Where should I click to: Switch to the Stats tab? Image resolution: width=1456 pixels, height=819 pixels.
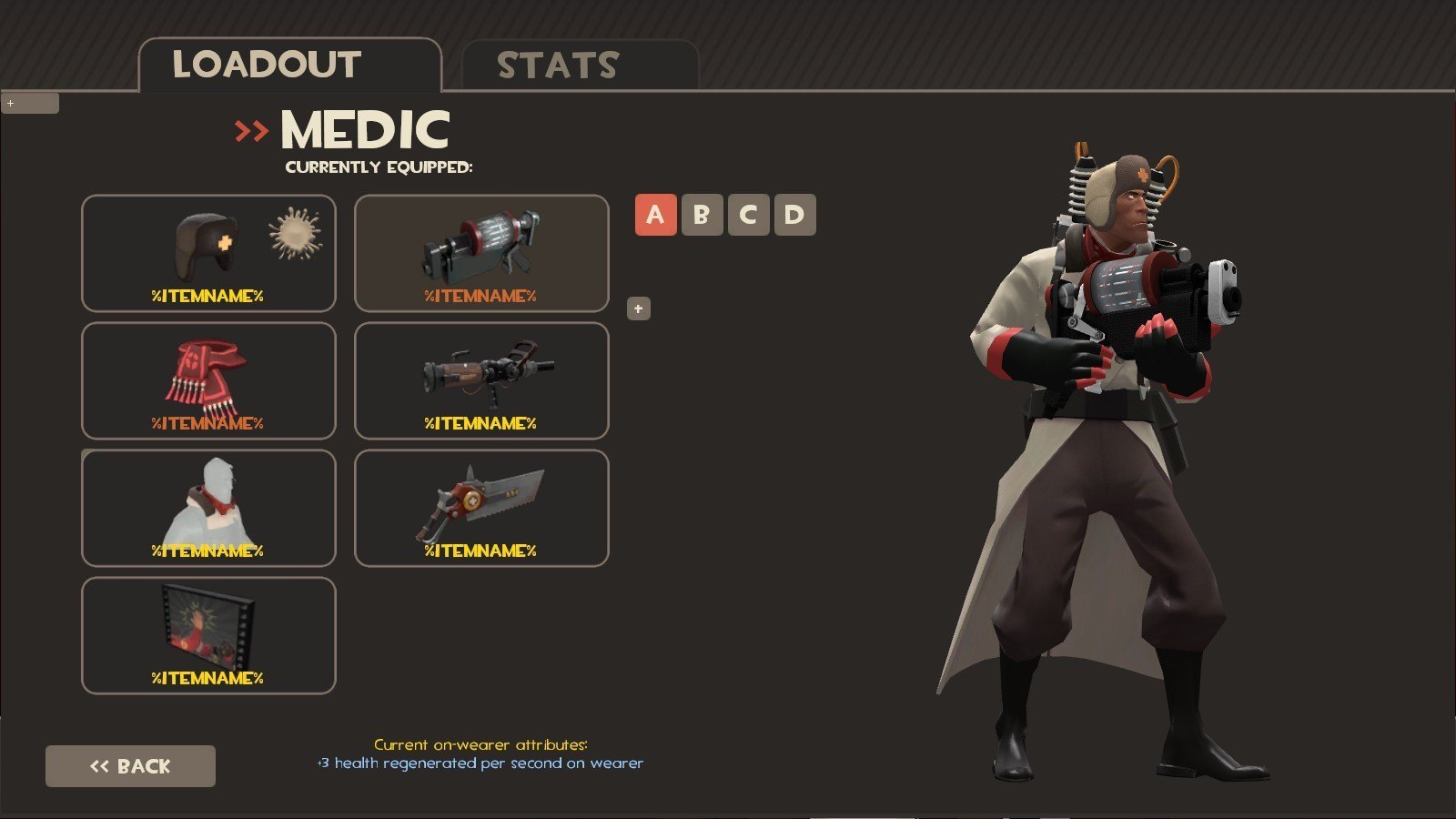(580, 66)
